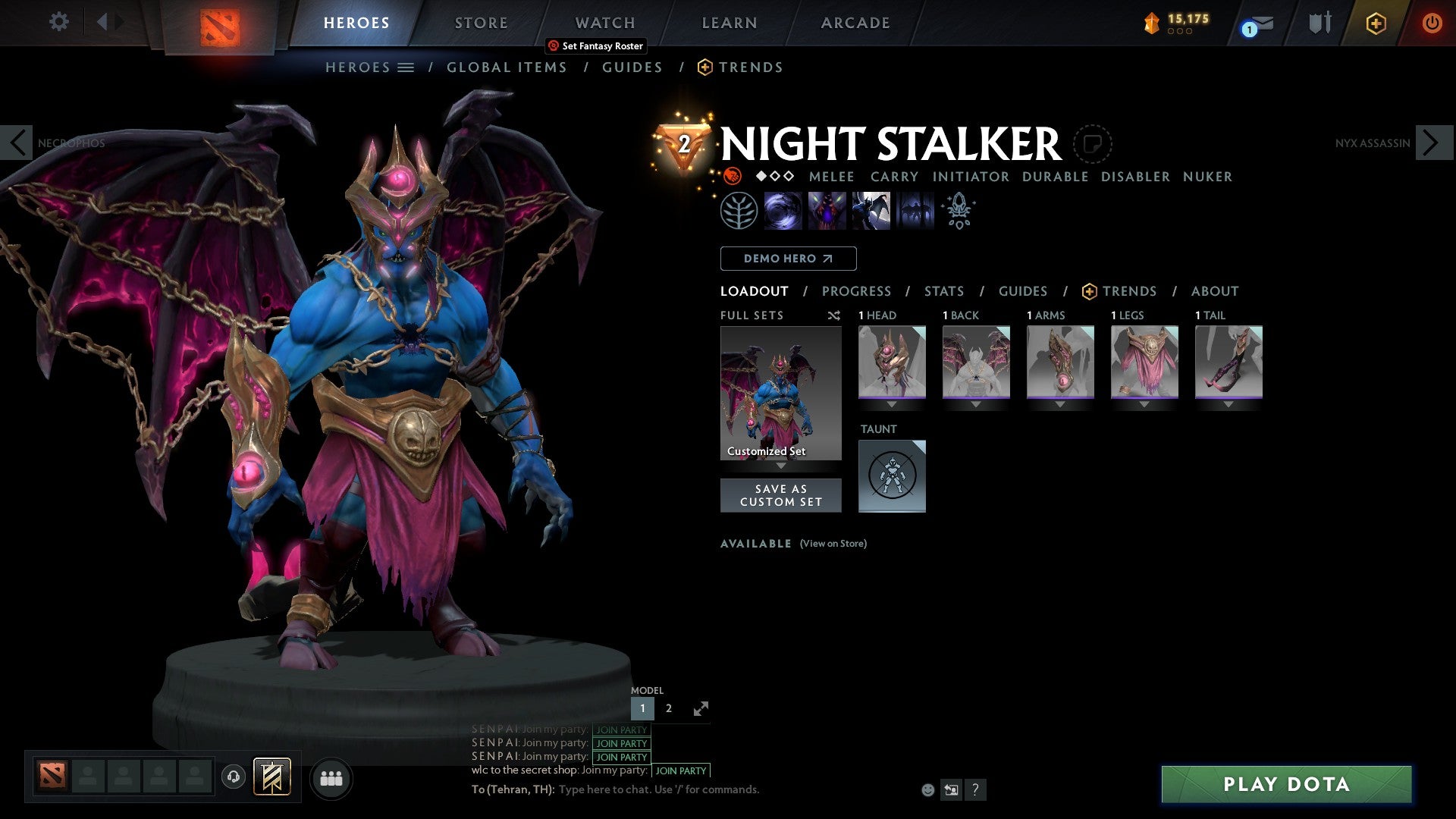Open the WATCH menu at the top
Screen dimensions: 1456x819
coord(604,23)
